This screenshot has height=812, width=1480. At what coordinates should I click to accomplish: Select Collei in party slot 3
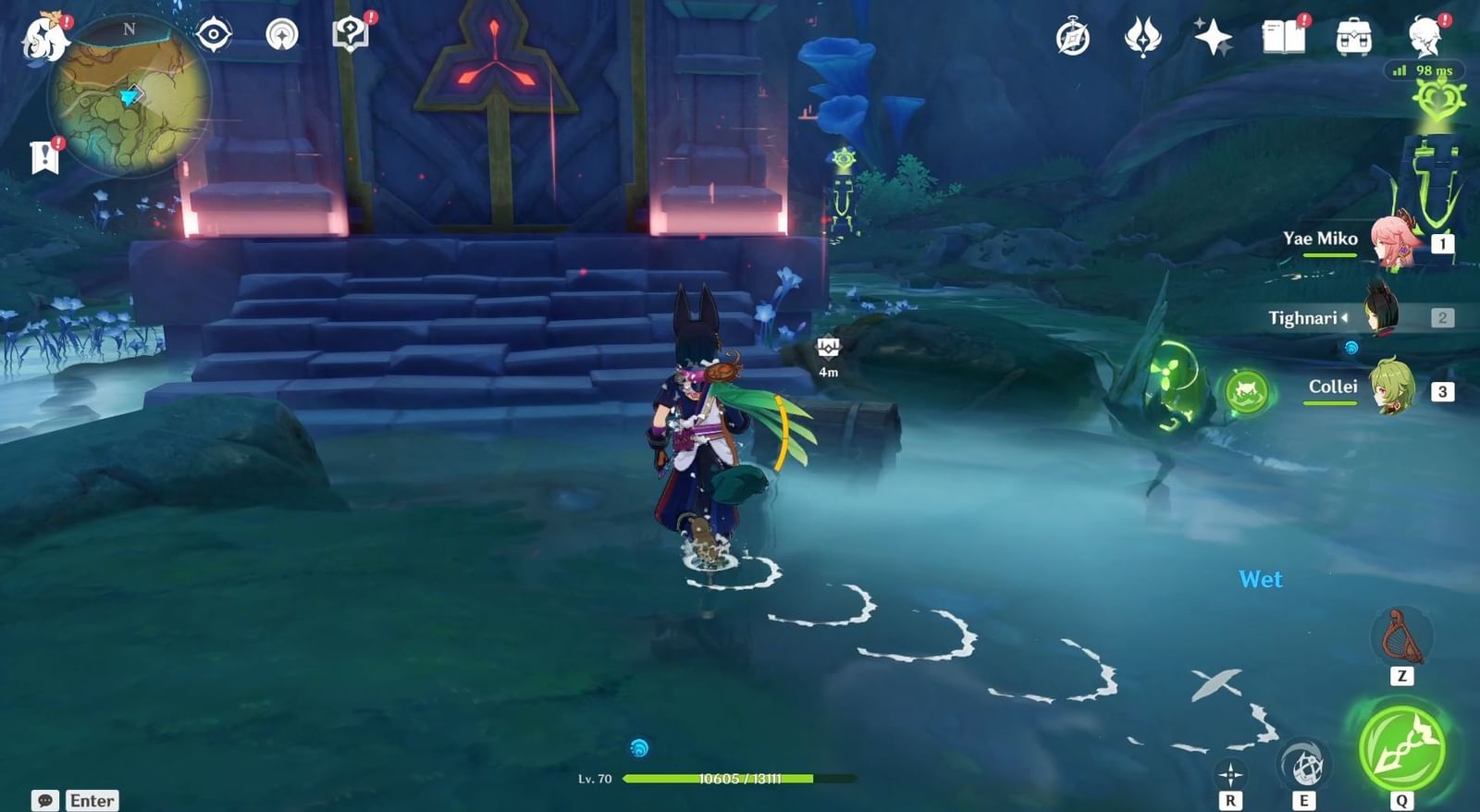(x=1392, y=388)
